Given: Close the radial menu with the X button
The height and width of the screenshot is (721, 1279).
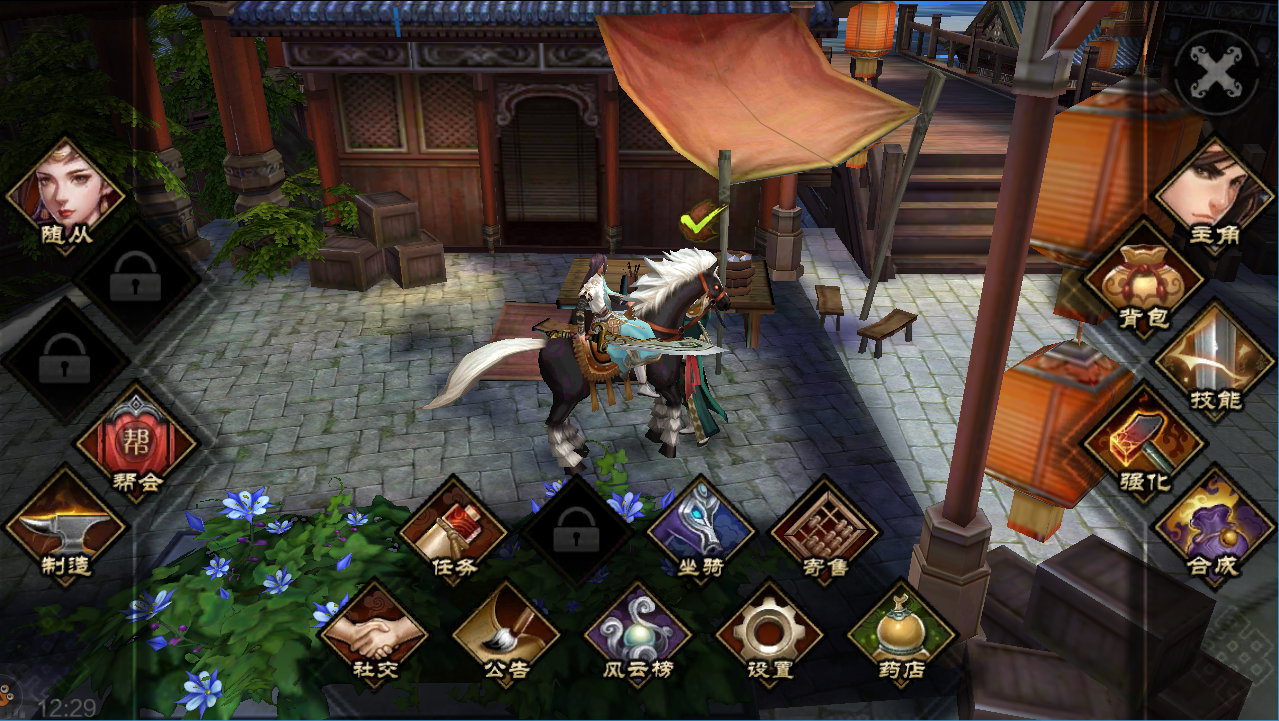Looking at the screenshot, I should coord(1216,72).
